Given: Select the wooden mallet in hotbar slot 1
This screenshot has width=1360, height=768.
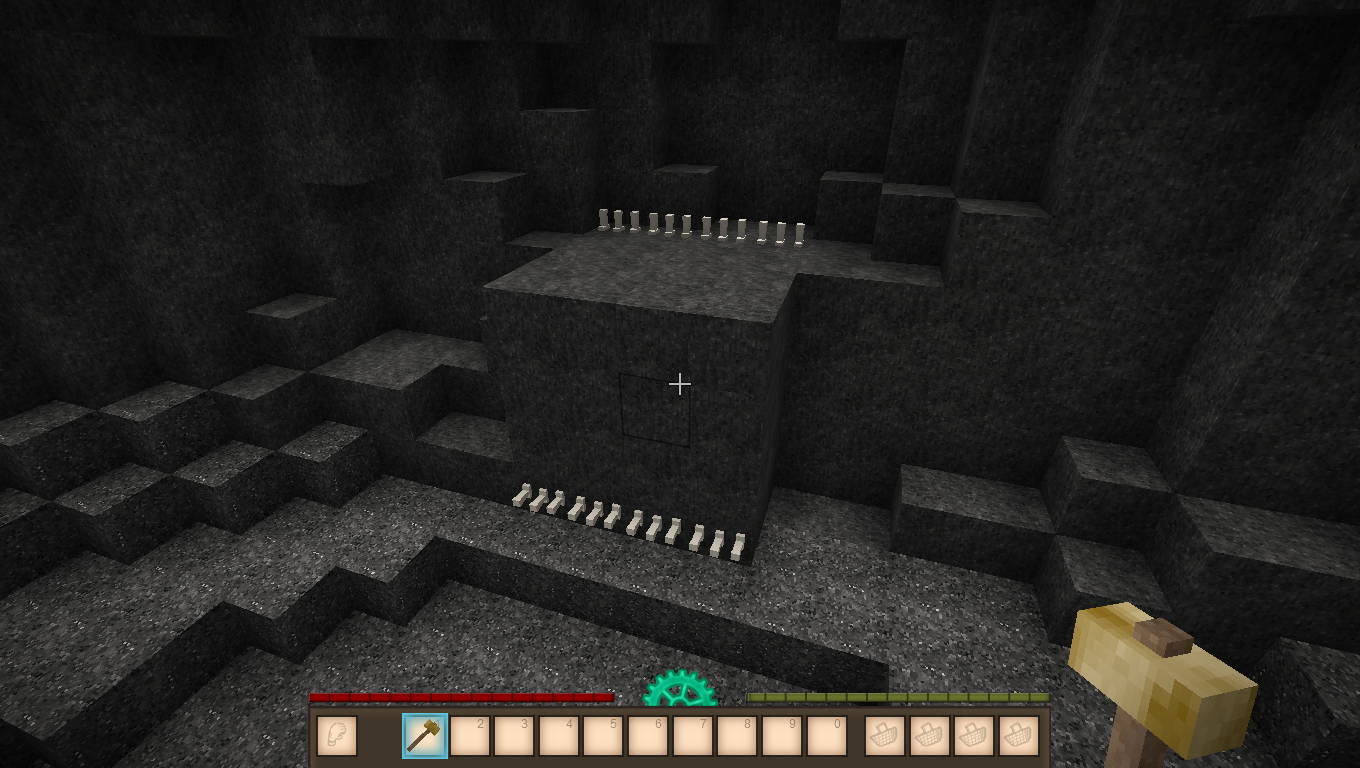Looking at the screenshot, I should tap(426, 735).
